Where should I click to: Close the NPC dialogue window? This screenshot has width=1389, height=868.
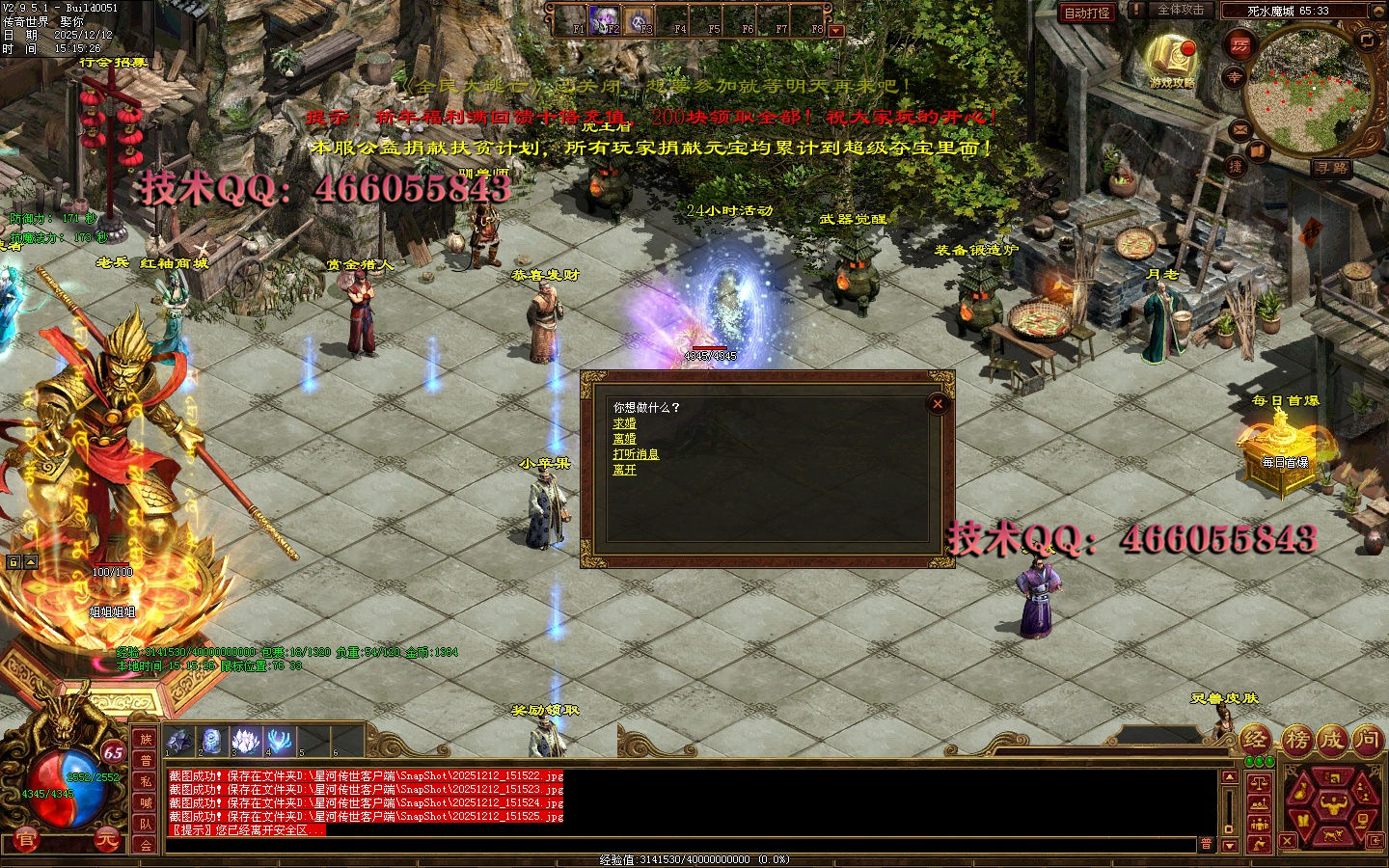click(937, 404)
